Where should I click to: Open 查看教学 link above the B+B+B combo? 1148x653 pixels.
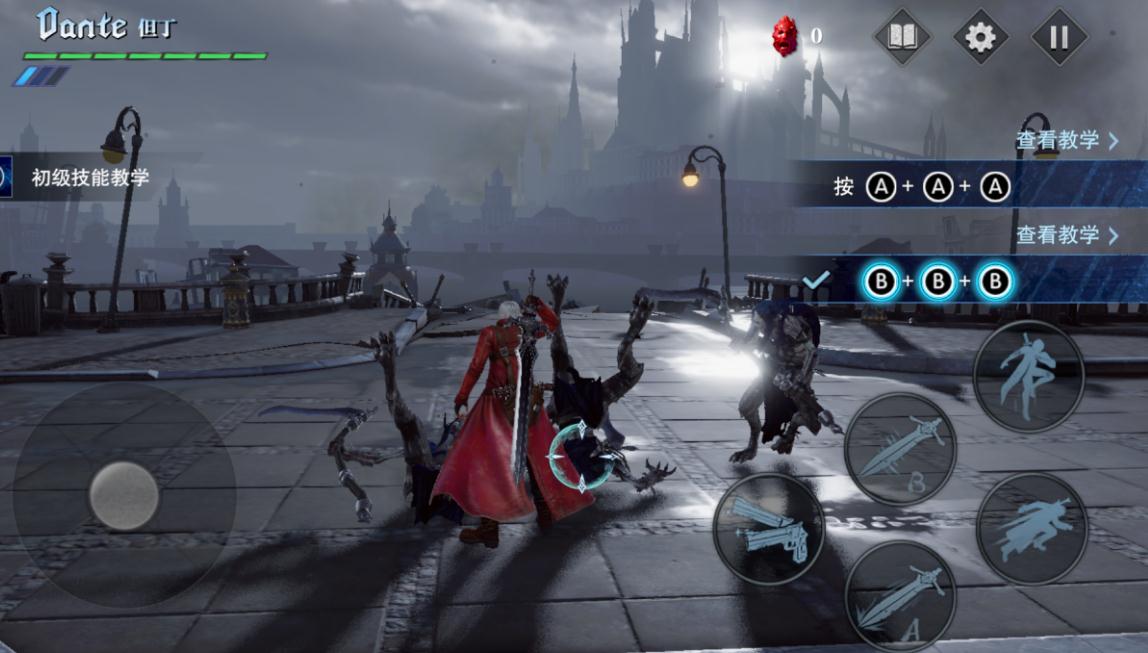tap(1067, 235)
